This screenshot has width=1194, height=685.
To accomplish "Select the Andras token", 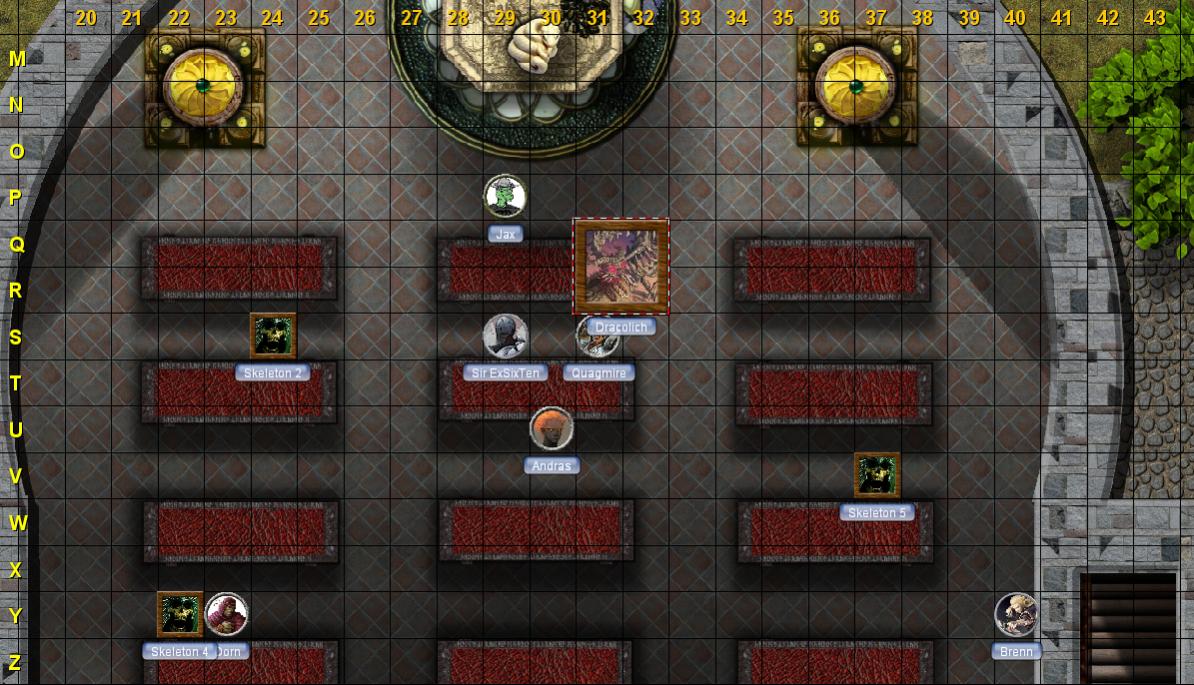I will pyautogui.click(x=551, y=428).
